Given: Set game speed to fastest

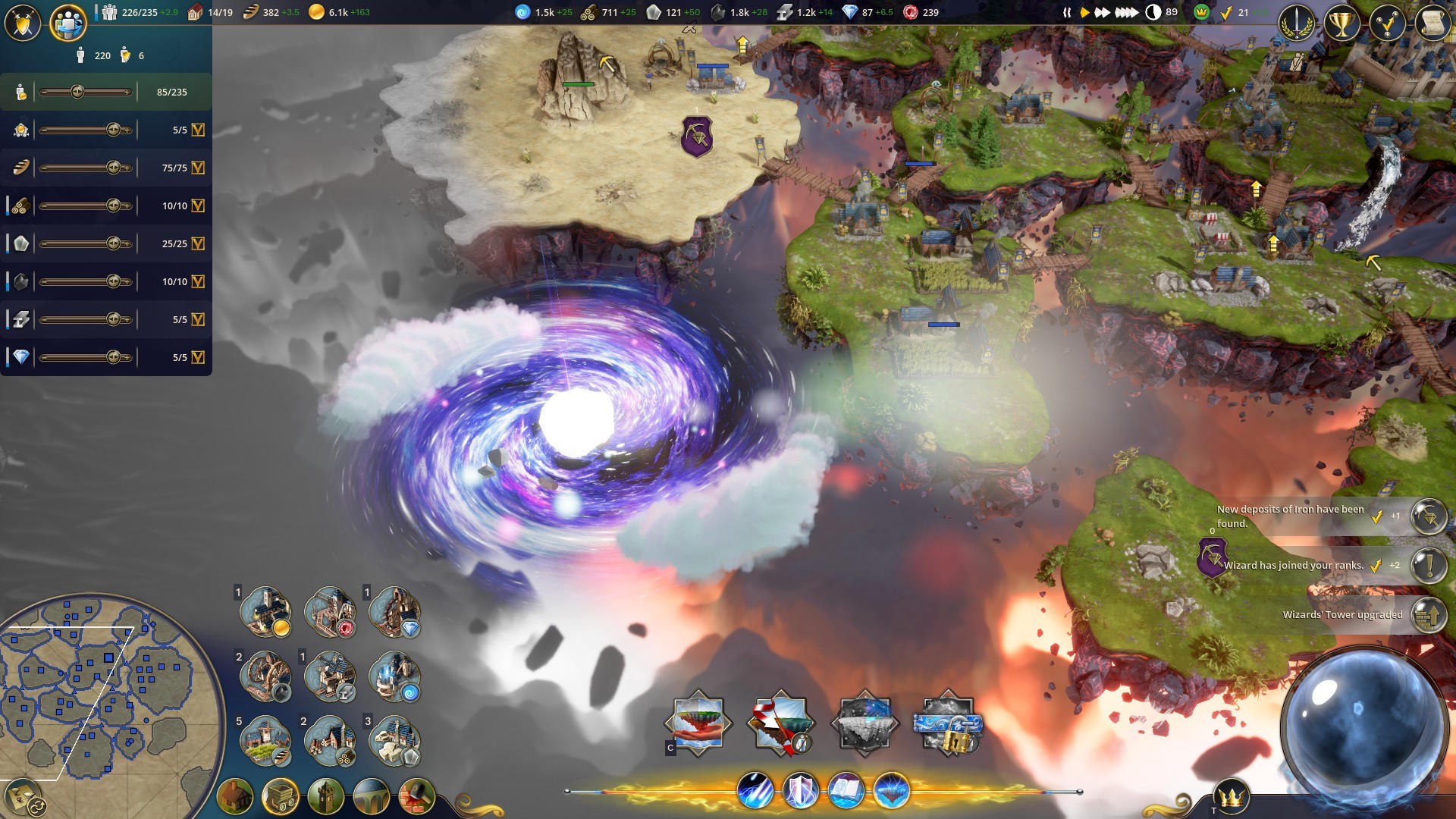Looking at the screenshot, I should (1127, 12).
